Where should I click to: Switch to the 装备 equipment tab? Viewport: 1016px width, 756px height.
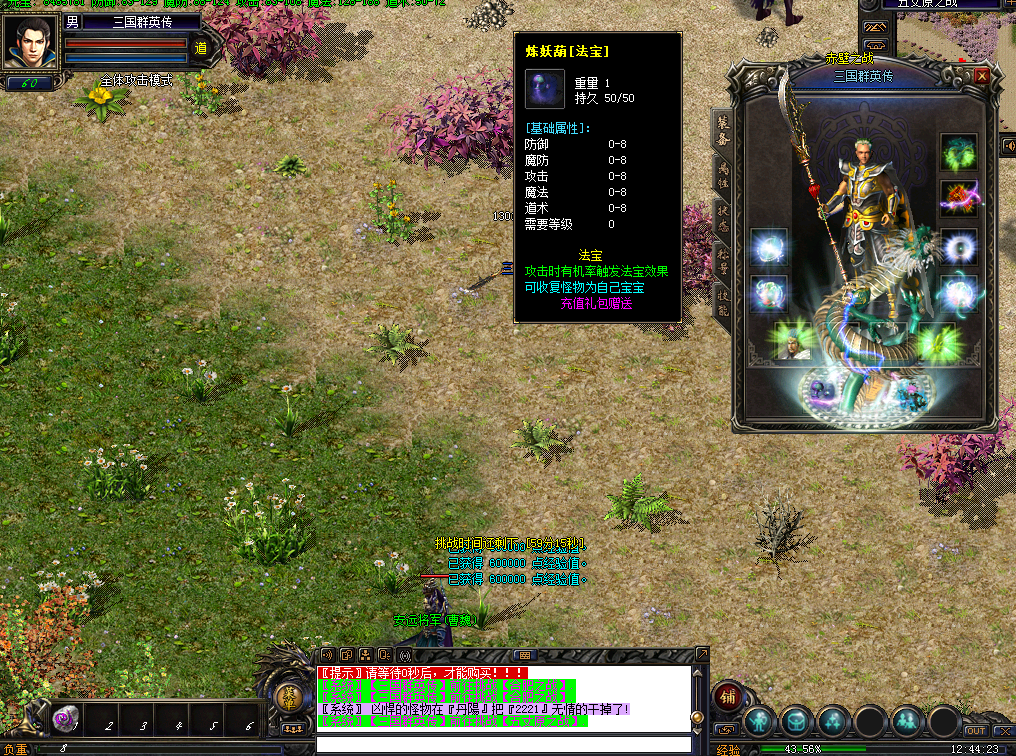point(721,132)
